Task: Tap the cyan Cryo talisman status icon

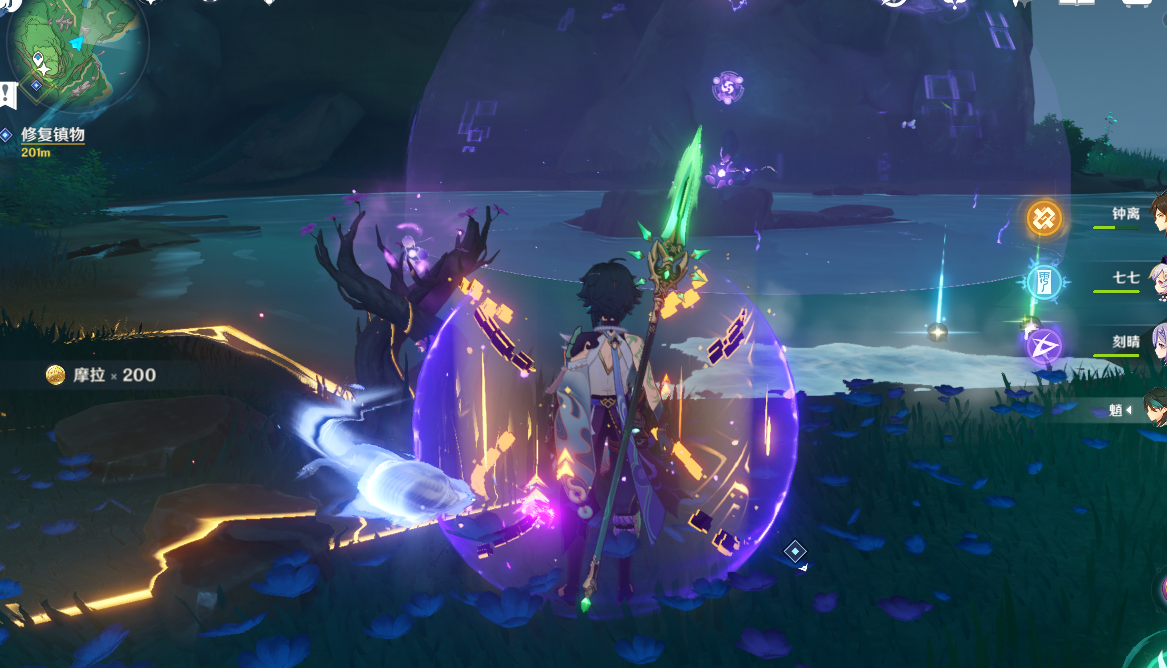Action: click(1044, 281)
